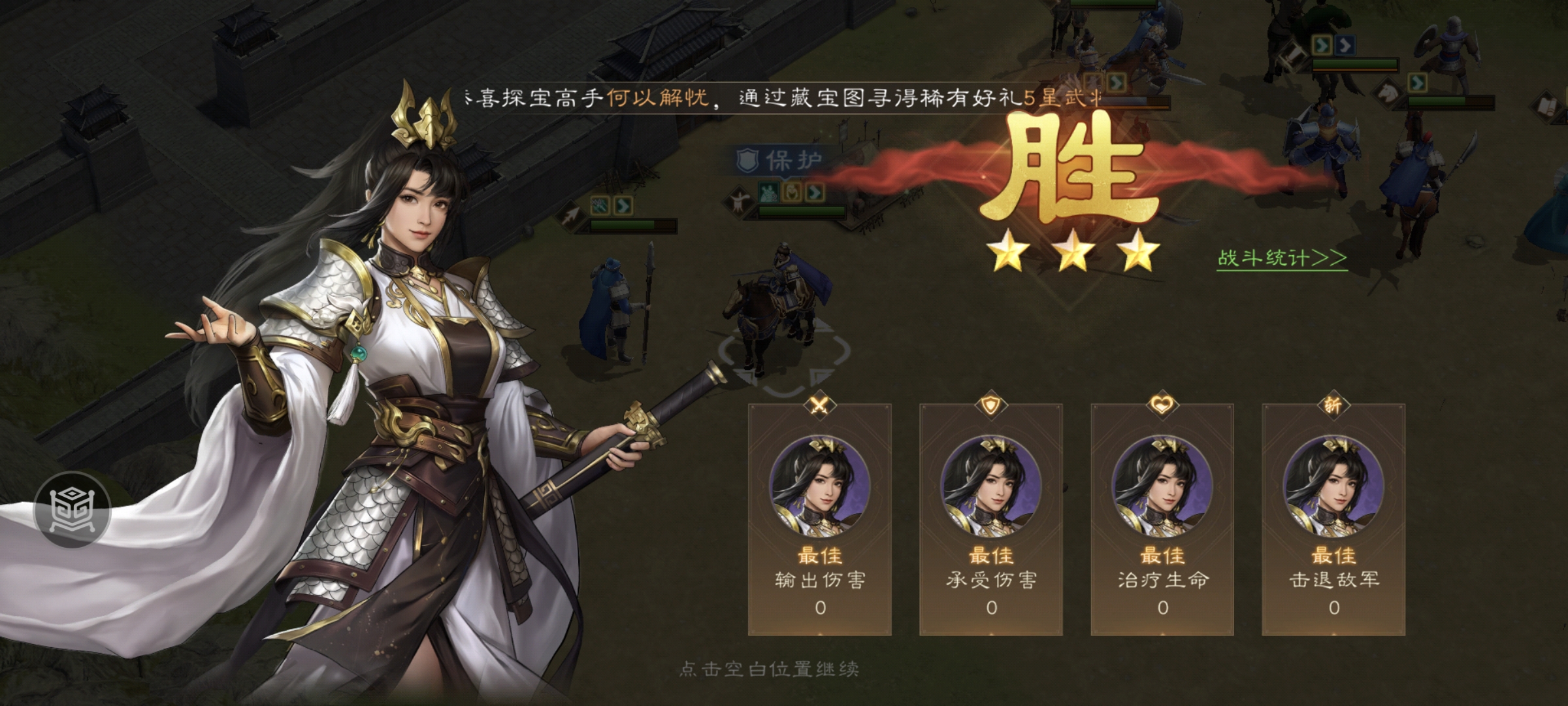Click the green troop buff icon showing count 2
Screen dimensions: 1568x706
point(768,192)
